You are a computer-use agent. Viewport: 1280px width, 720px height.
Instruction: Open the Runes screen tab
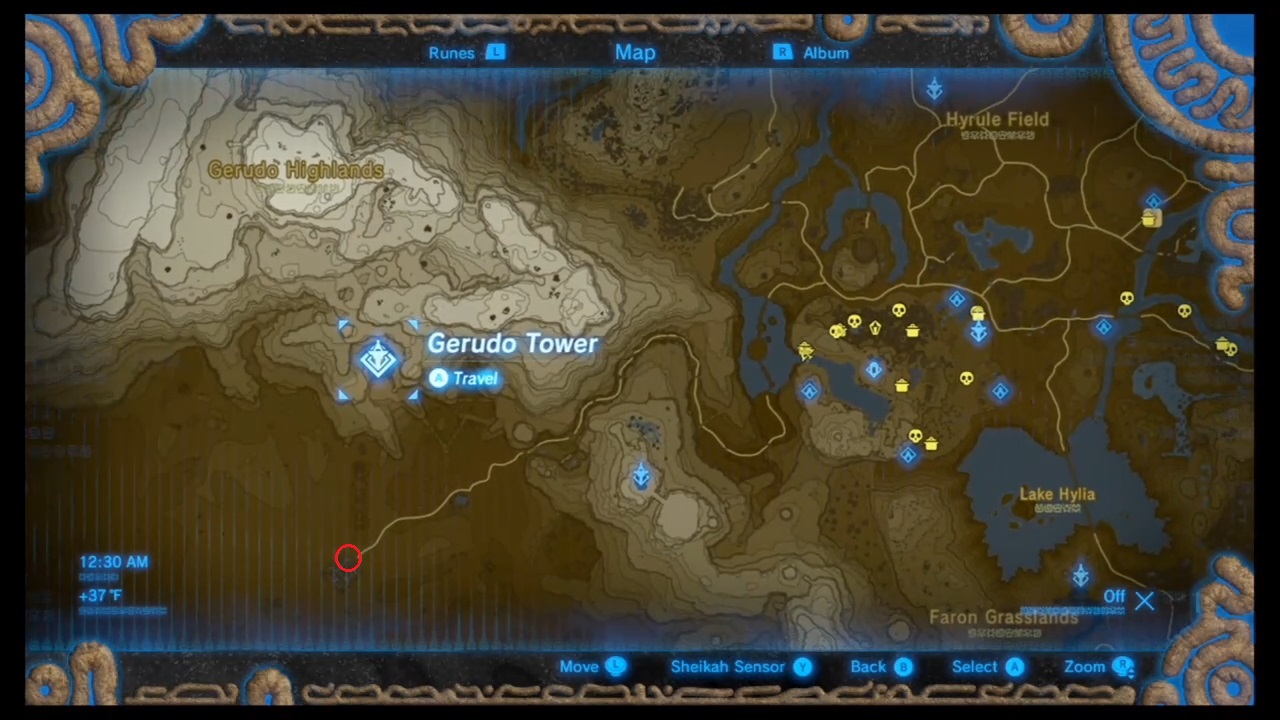click(x=452, y=52)
